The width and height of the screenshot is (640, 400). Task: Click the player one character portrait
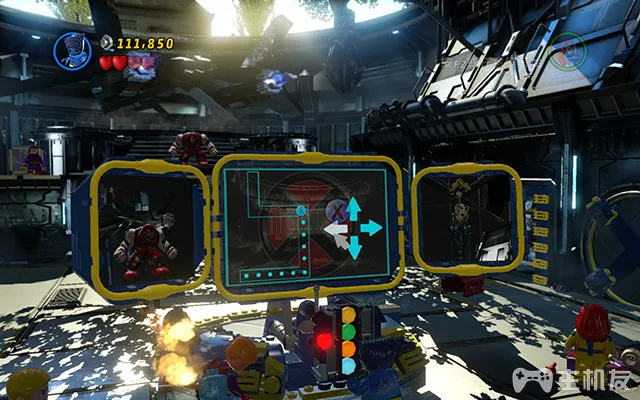(72, 49)
